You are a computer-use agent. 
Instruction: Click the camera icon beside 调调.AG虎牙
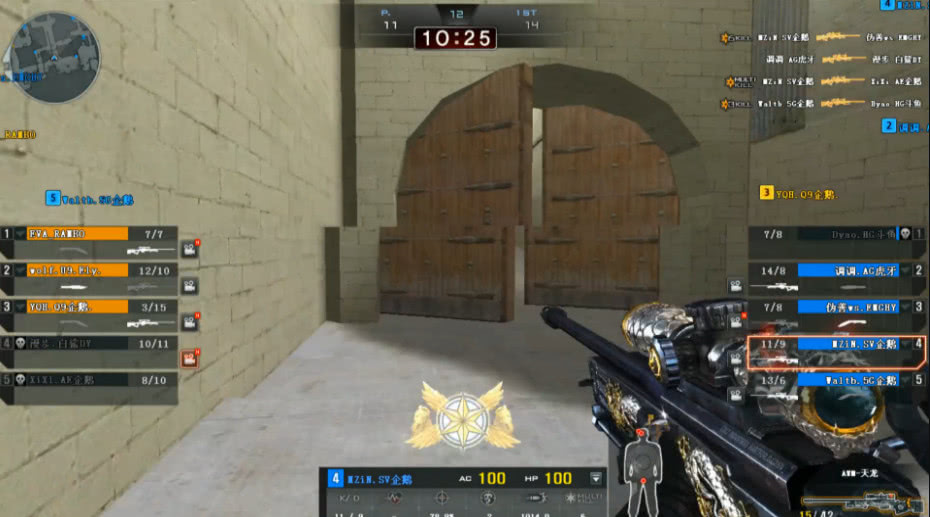pyautogui.click(x=736, y=286)
